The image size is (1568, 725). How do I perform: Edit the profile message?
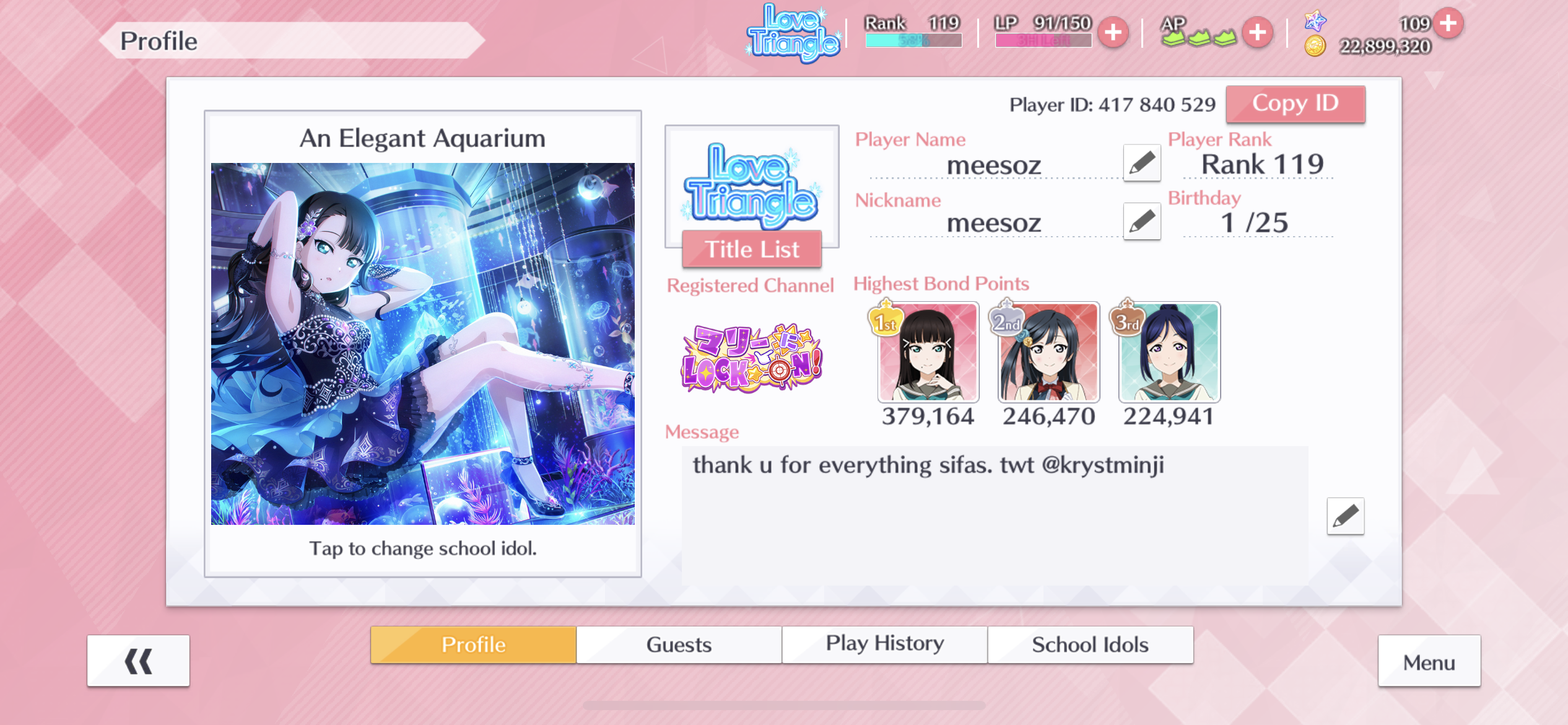click(x=1345, y=516)
